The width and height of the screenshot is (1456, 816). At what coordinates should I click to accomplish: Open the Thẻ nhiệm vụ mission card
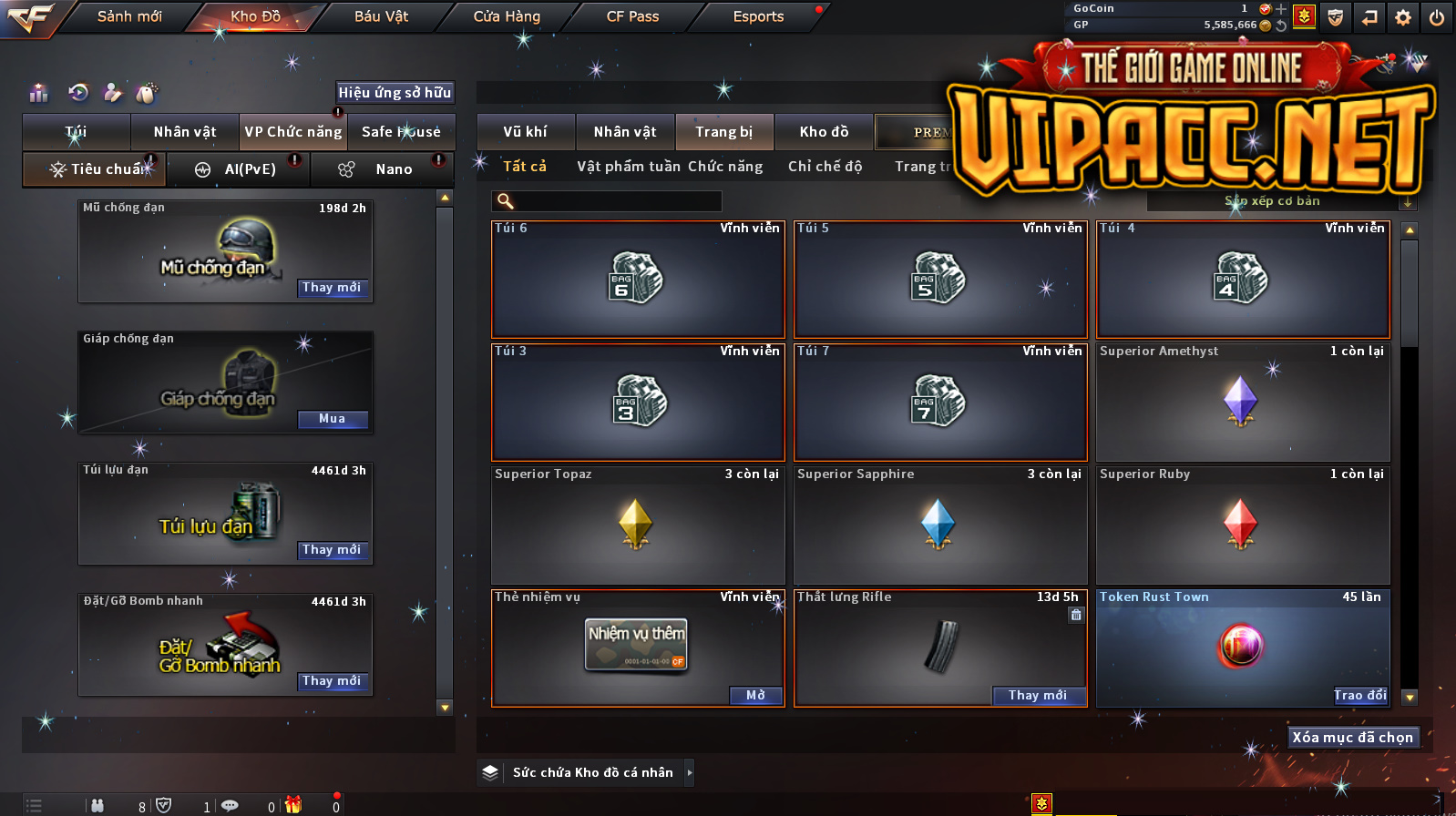coord(755,696)
